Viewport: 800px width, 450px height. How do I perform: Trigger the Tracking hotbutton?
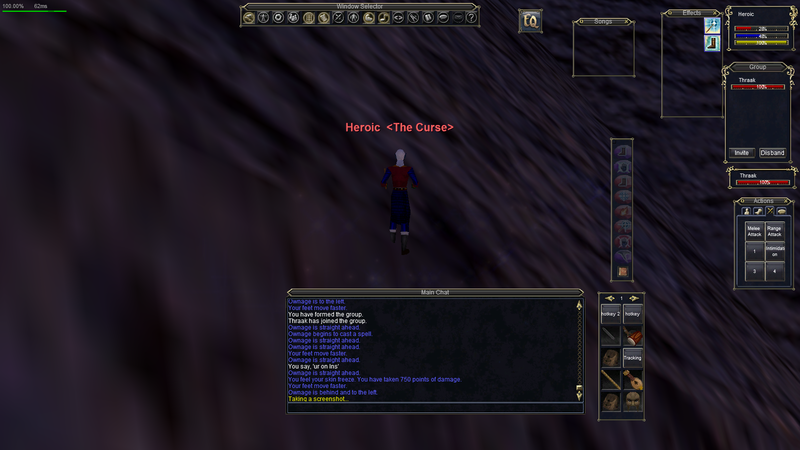point(633,357)
